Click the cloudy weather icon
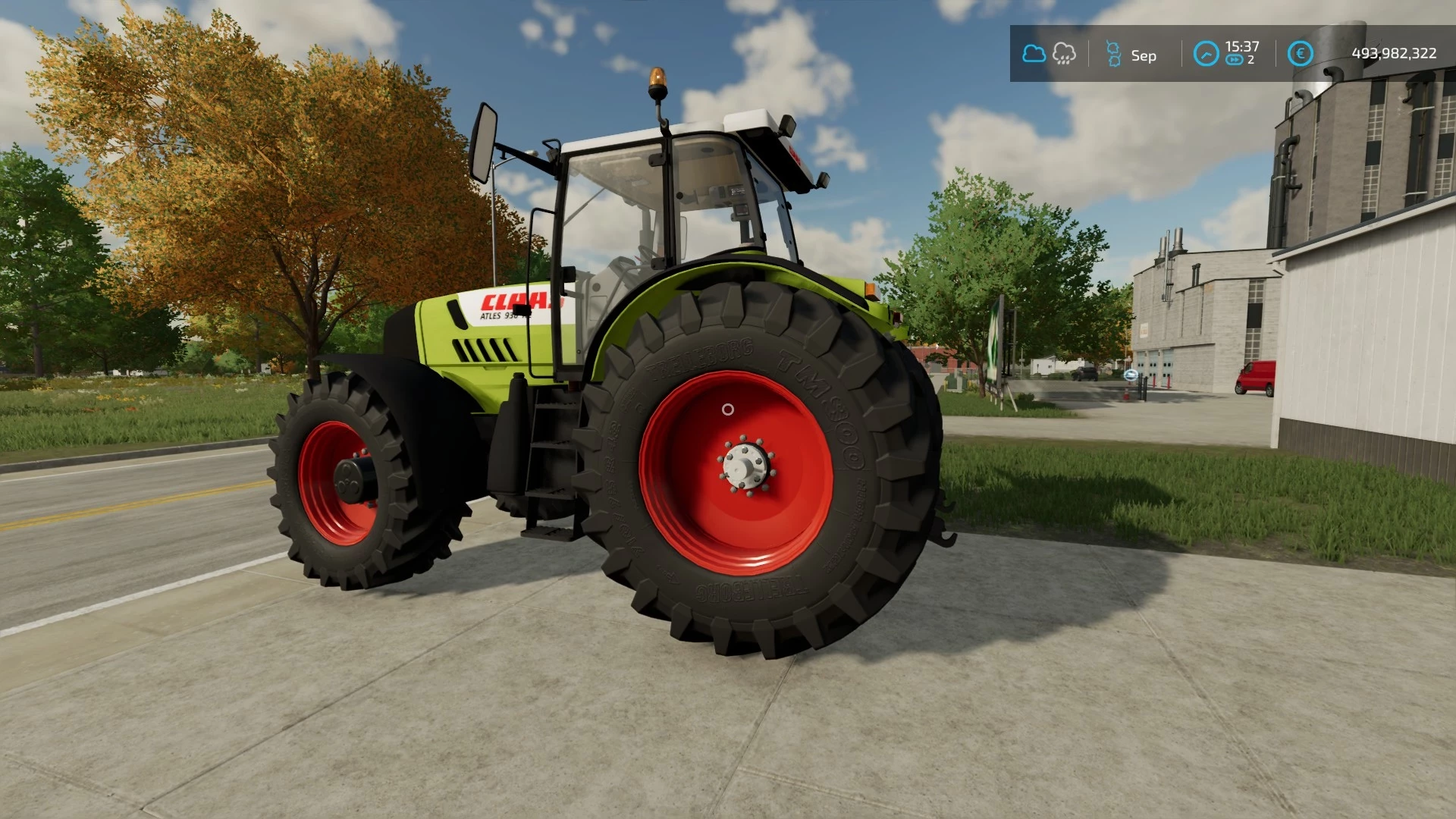This screenshot has height=819, width=1456. pyautogui.click(x=1034, y=54)
